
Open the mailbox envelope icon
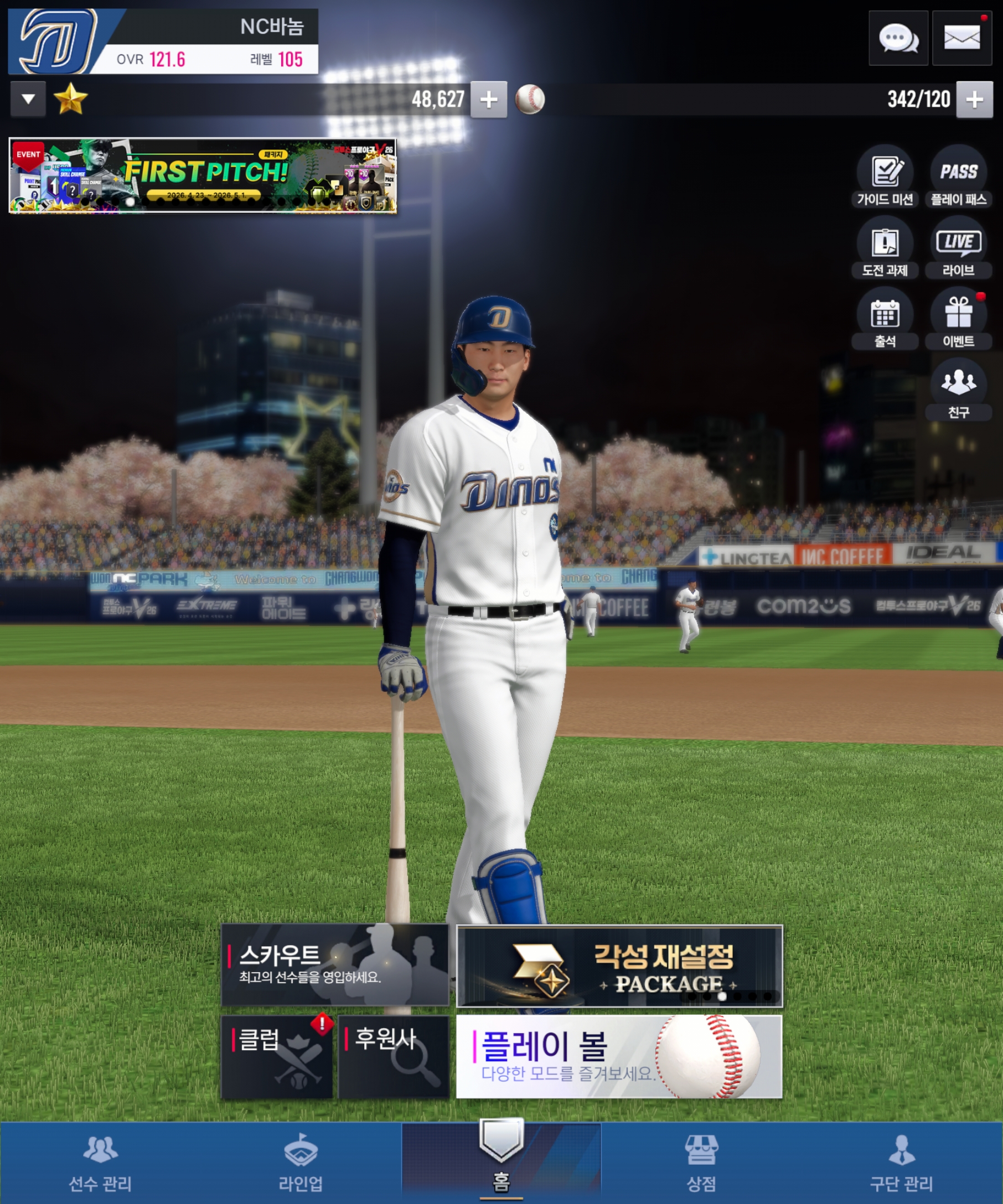coord(961,38)
